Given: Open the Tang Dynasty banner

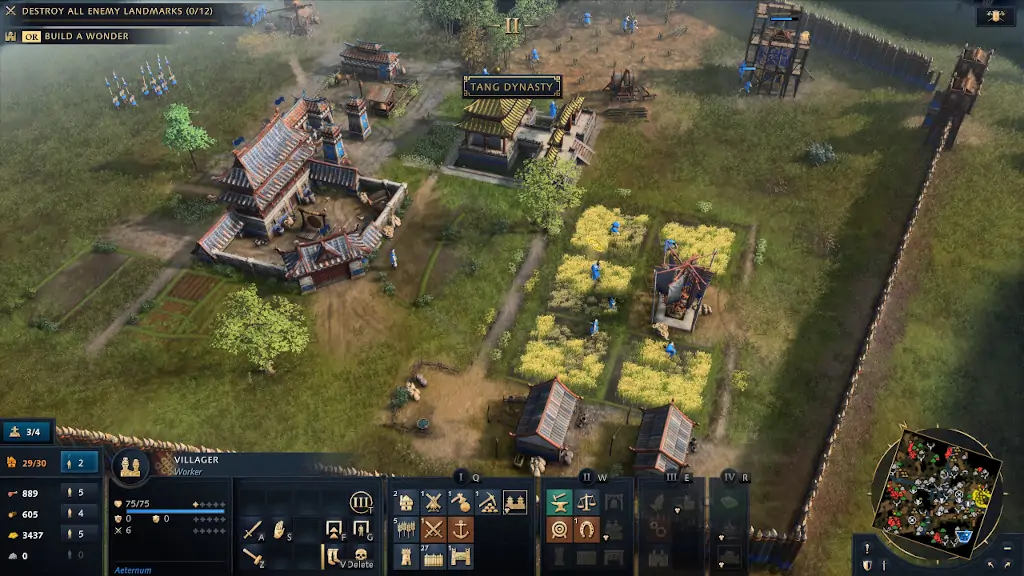Looking at the screenshot, I should (511, 87).
